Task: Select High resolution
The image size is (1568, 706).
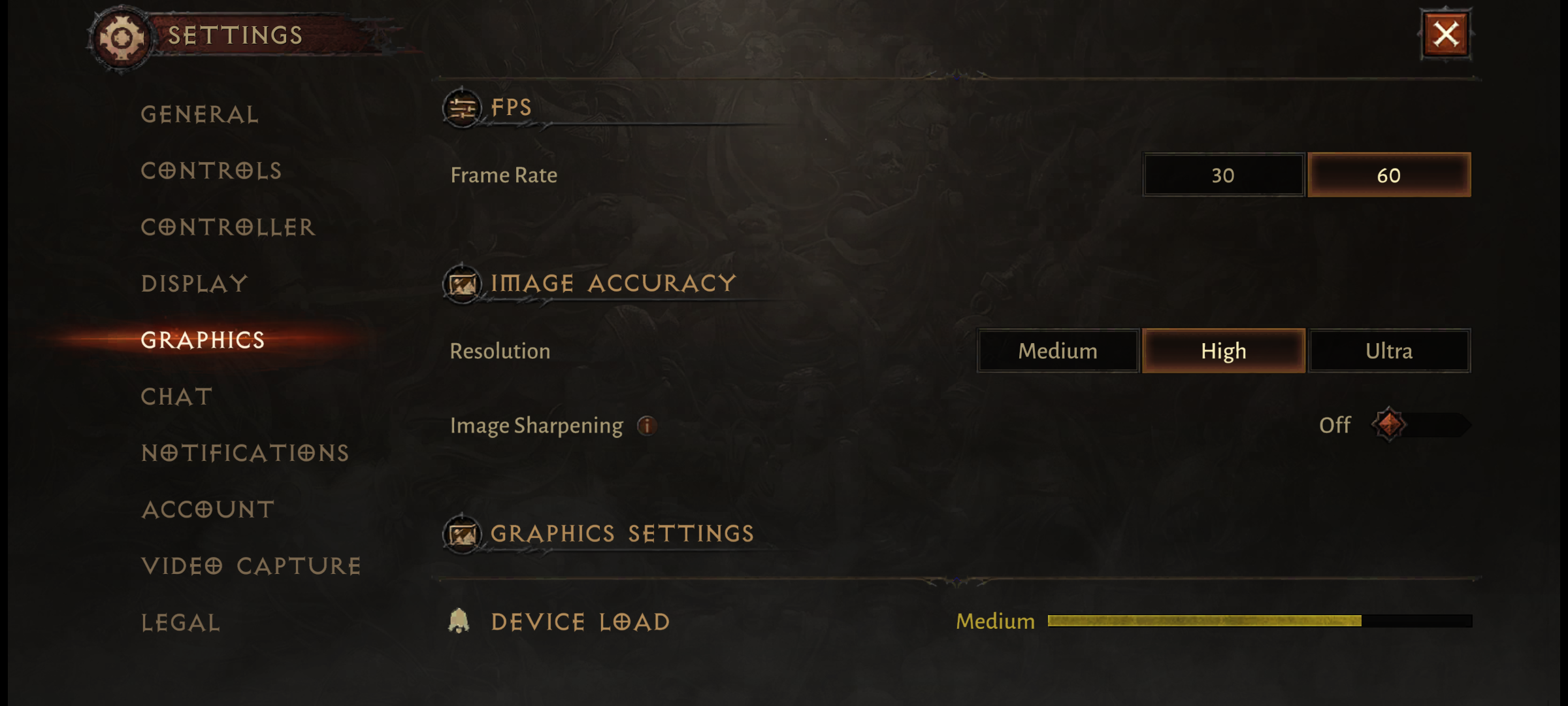Action: 1224,351
